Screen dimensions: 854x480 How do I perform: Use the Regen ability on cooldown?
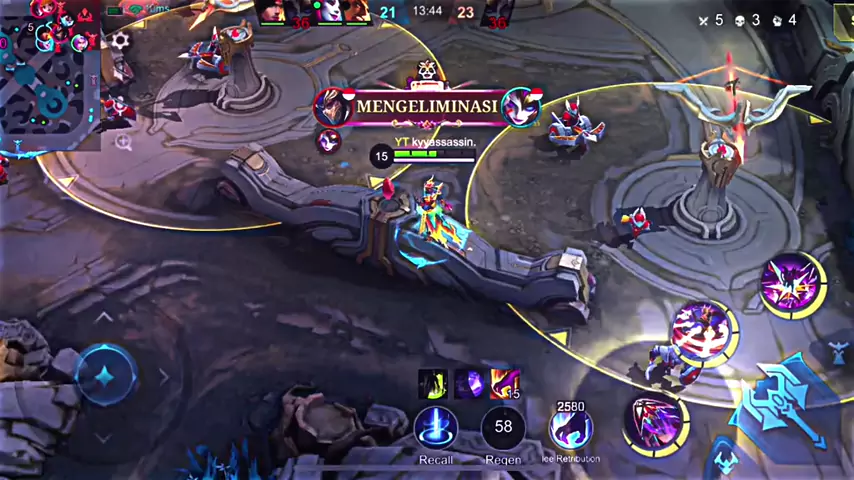tap(503, 428)
